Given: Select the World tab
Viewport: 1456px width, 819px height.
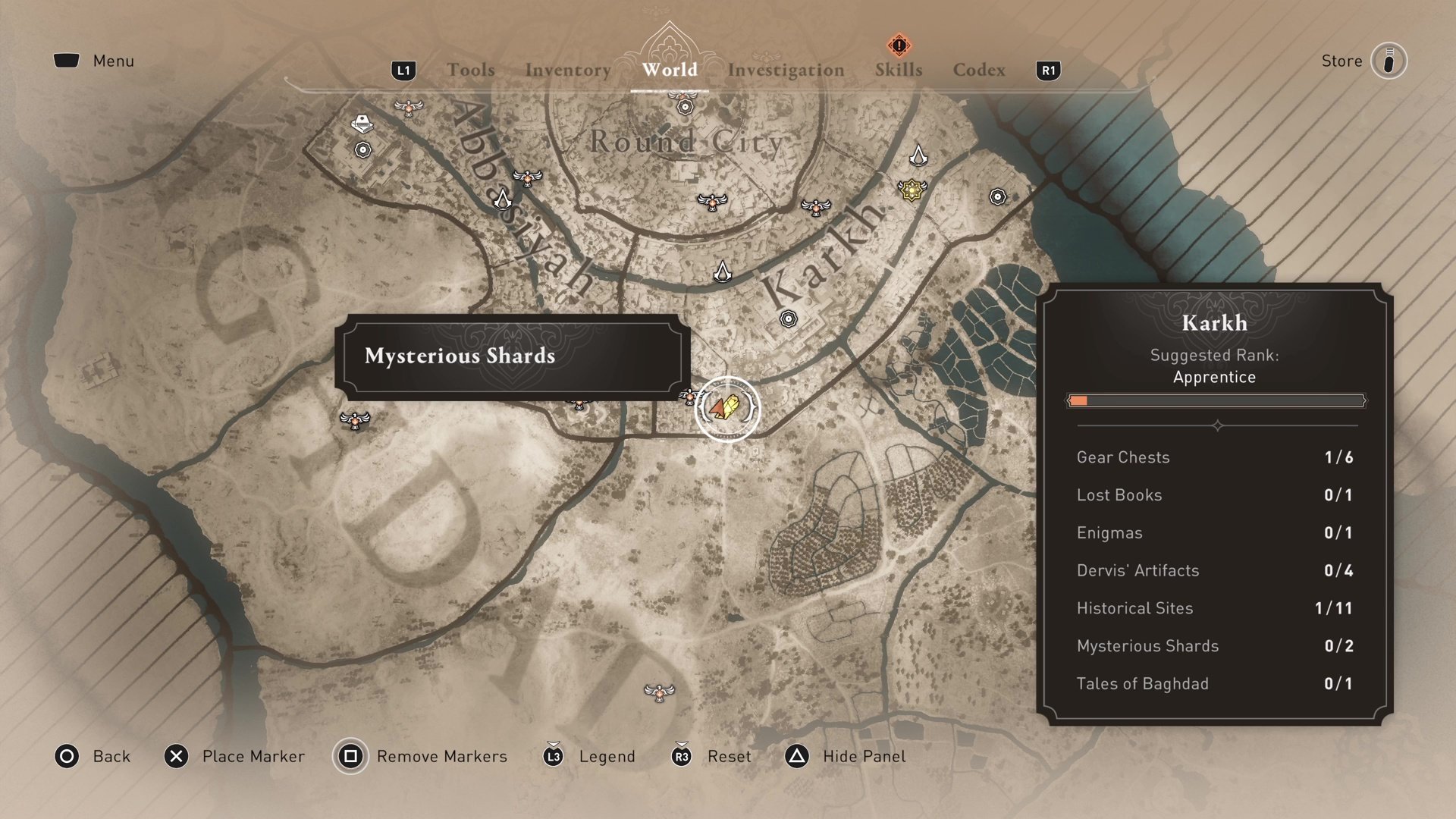Looking at the screenshot, I should tap(670, 70).
